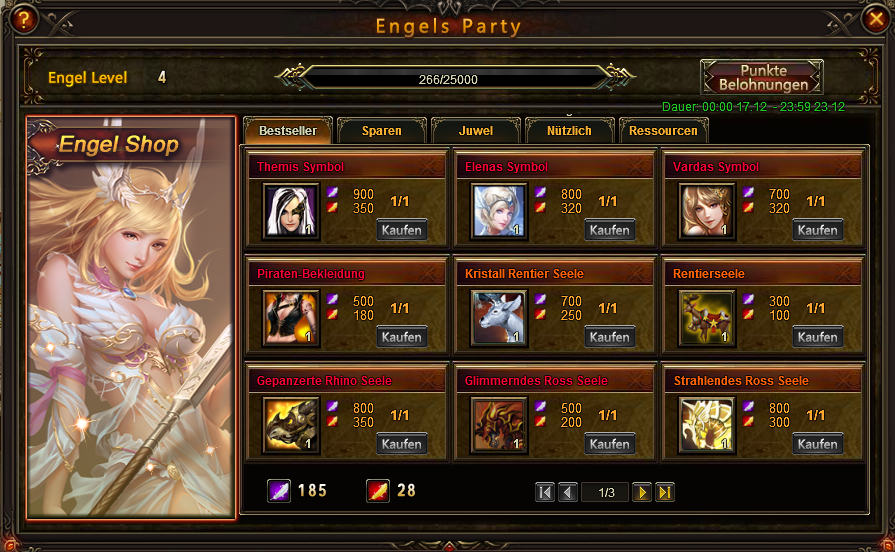Screen dimensions: 895x552
Task: Purchase Kristall Rentier Seele
Action: (610, 337)
